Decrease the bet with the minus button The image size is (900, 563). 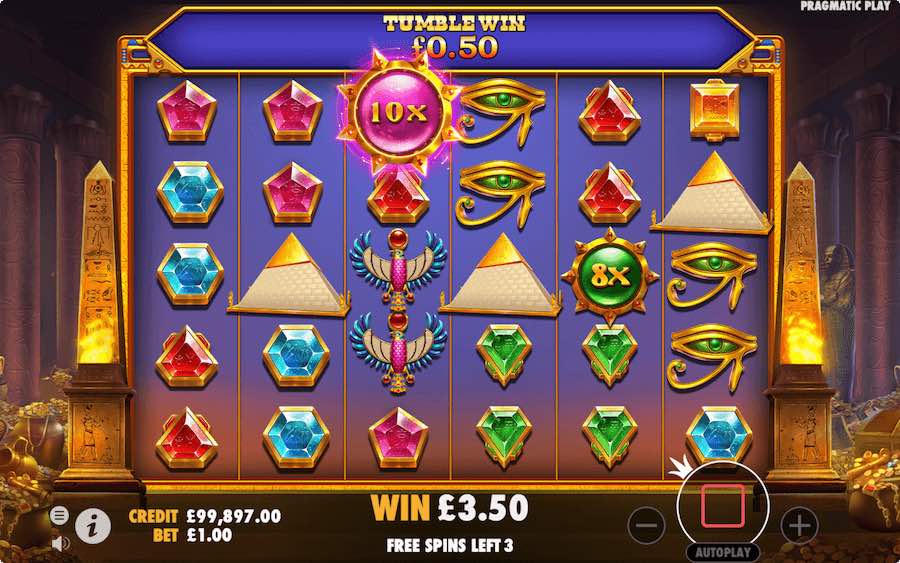pyautogui.click(x=647, y=523)
